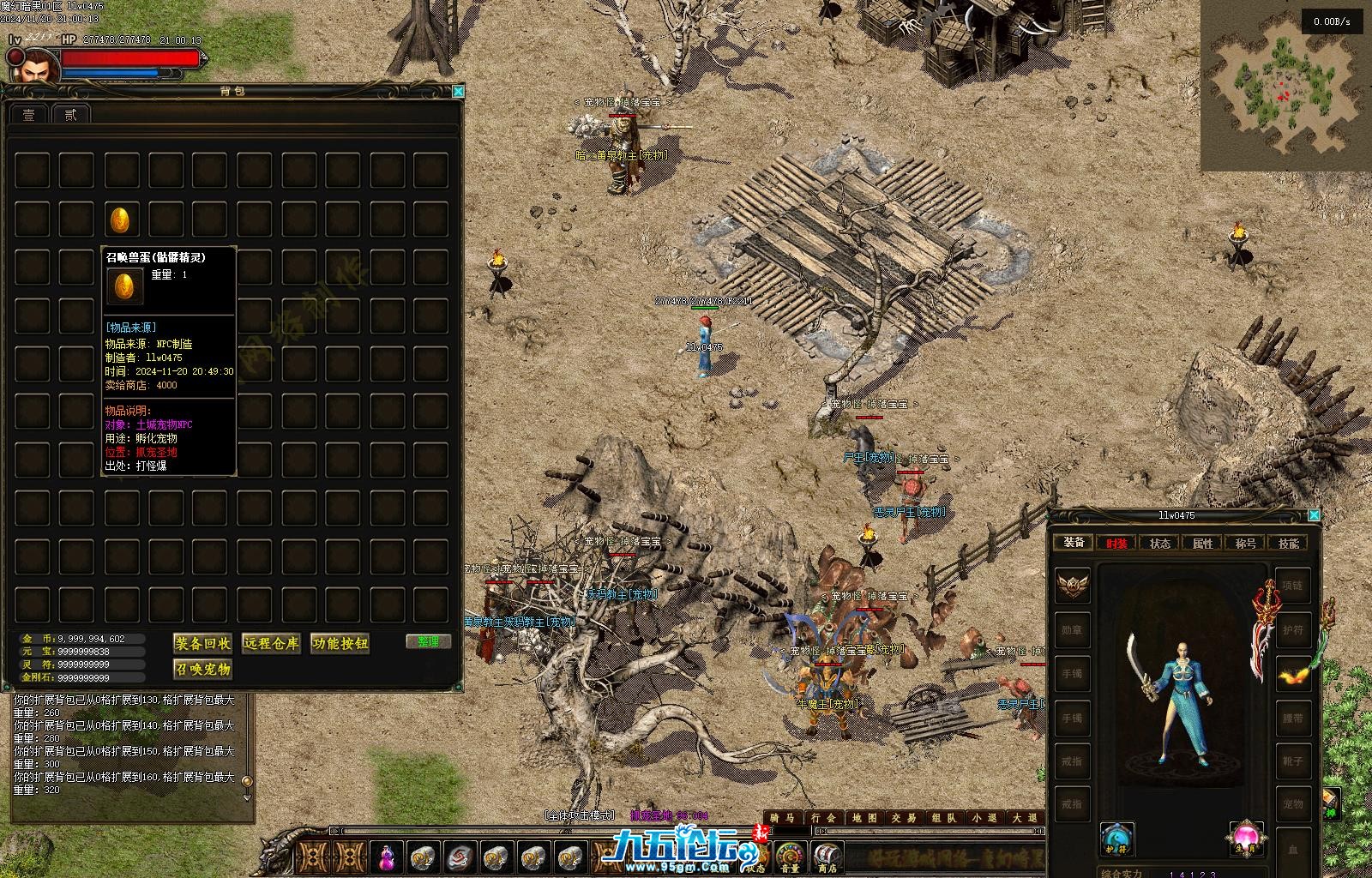
Task: Click 召唤宠物 to summon pet
Action: (202, 669)
